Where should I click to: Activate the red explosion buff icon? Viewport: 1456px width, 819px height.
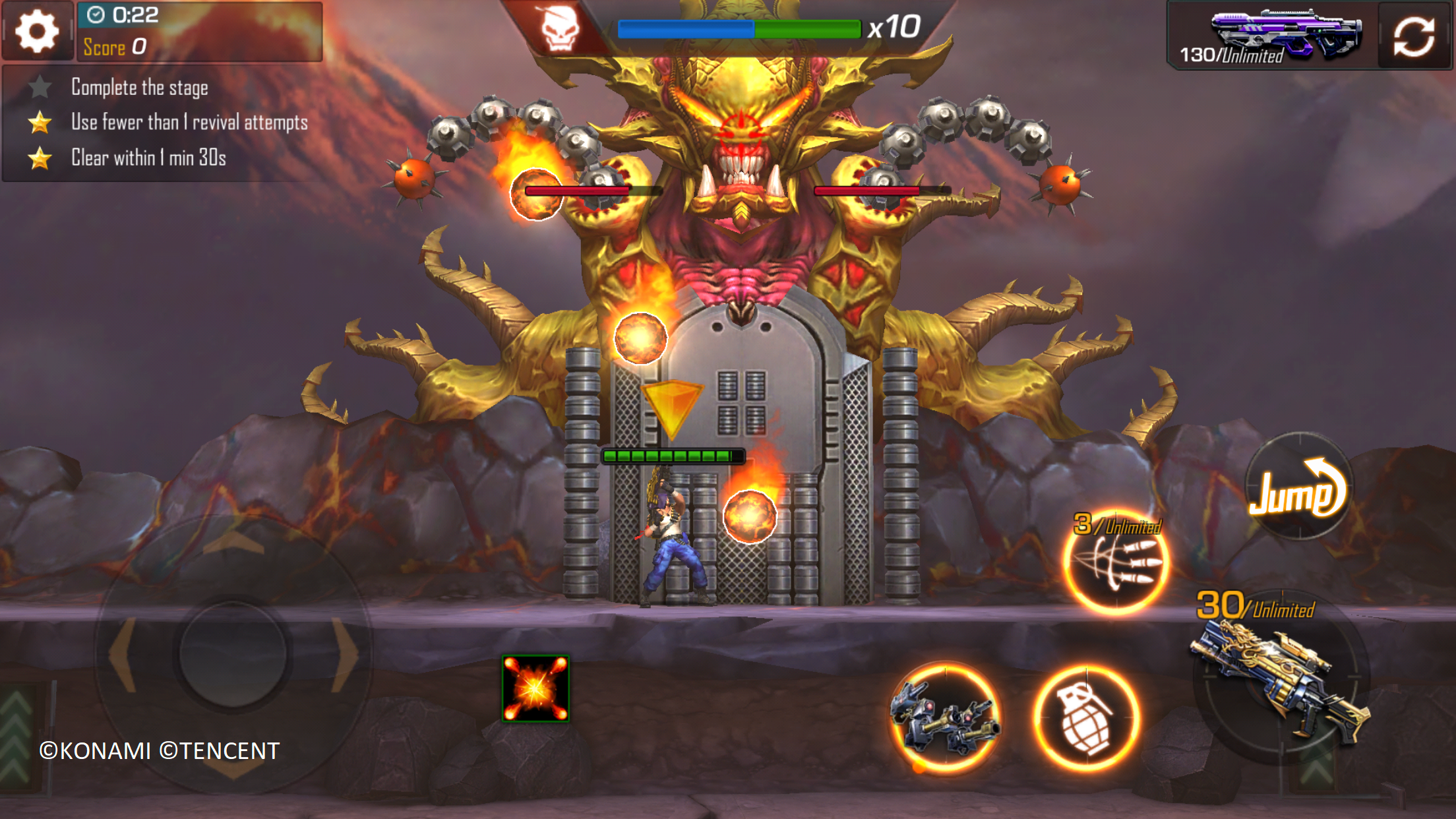tap(535, 688)
